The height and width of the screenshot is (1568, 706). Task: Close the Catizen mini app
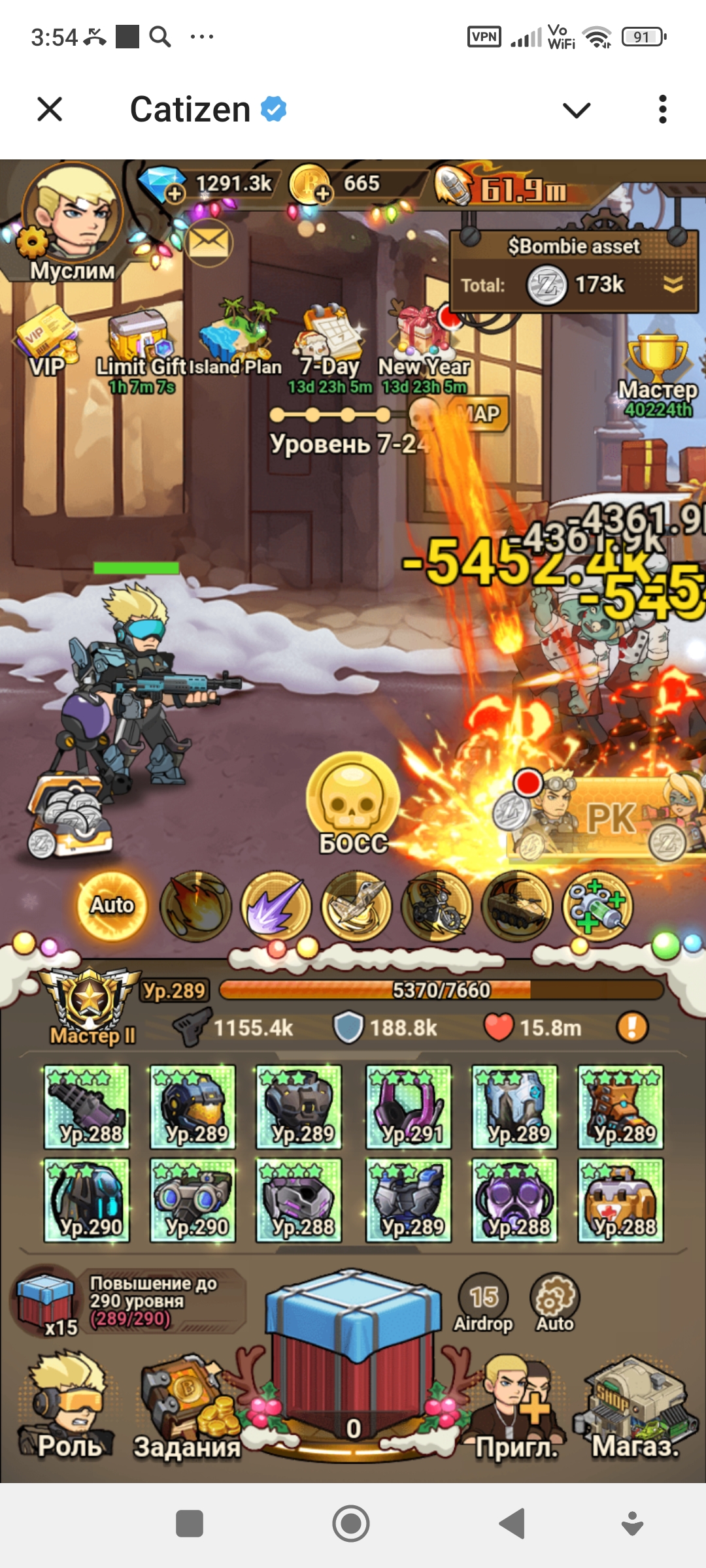point(50,109)
